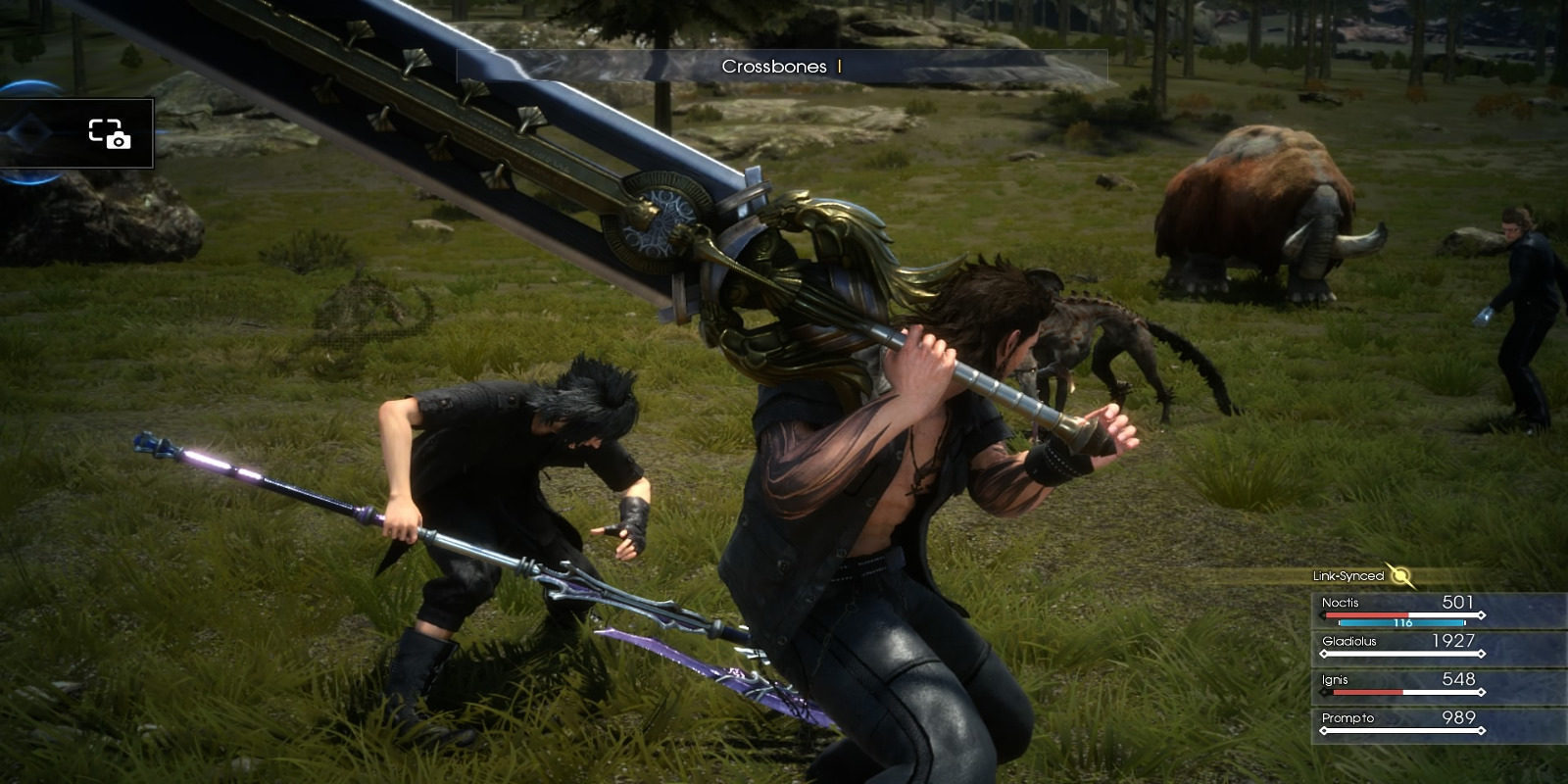Toggle the Link-Synced battle indicator
Viewport: 1568px width, 784px height.
[1372, 575]
